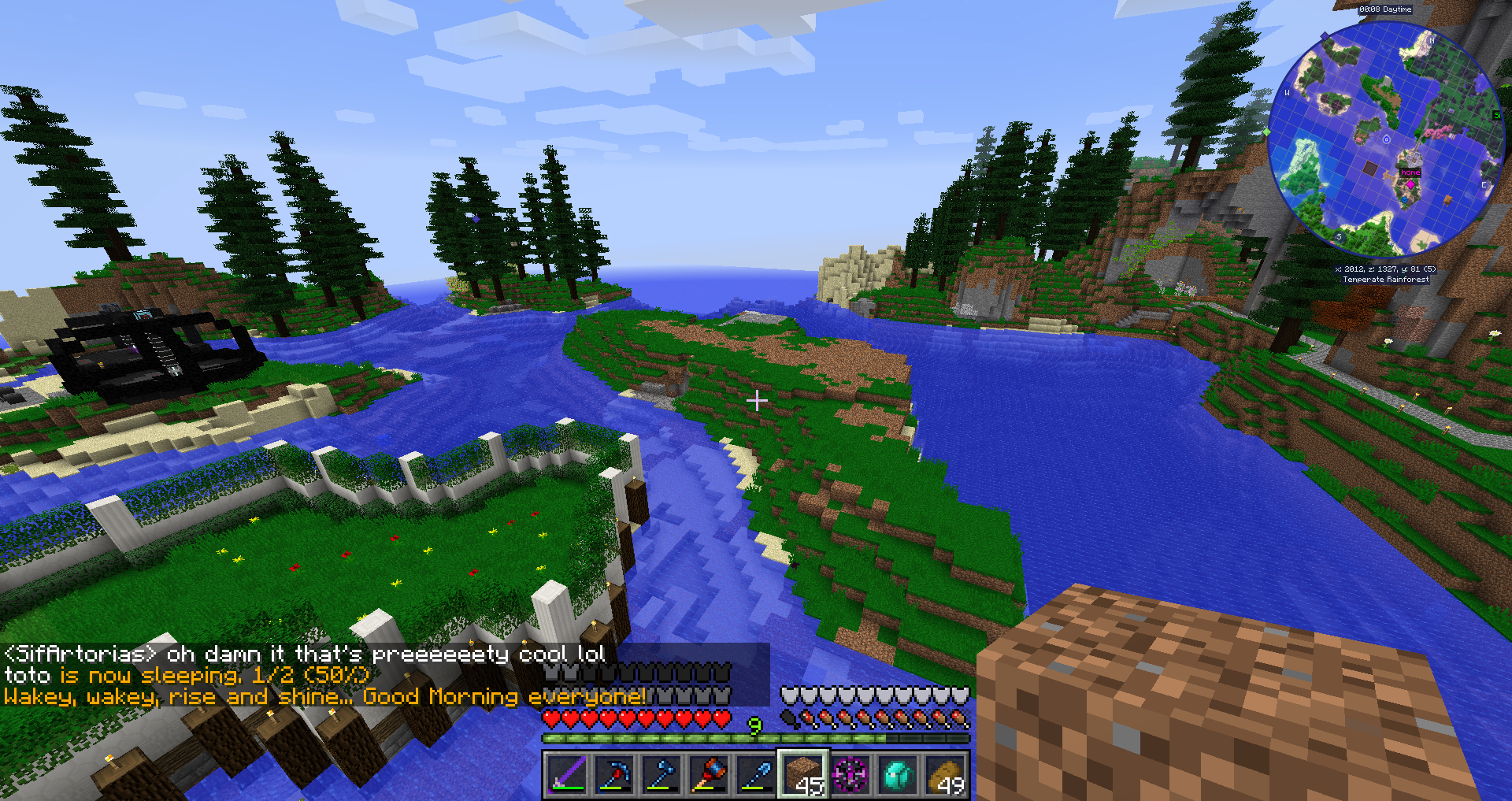1512x801 pixels.
Task: Choose the blue axe hotbar slot
Action: (661, 775)
